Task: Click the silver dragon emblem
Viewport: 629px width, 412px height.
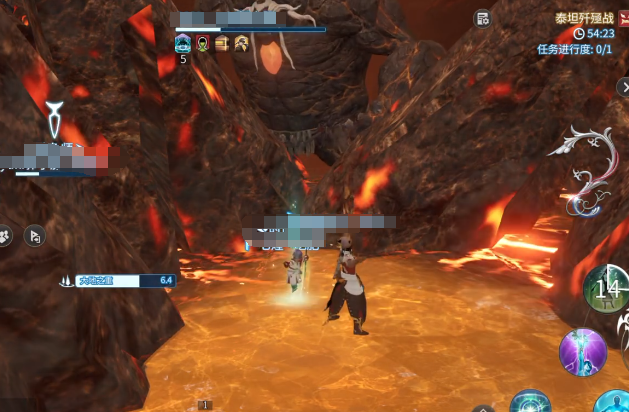Action: click(x=585, y=171)
